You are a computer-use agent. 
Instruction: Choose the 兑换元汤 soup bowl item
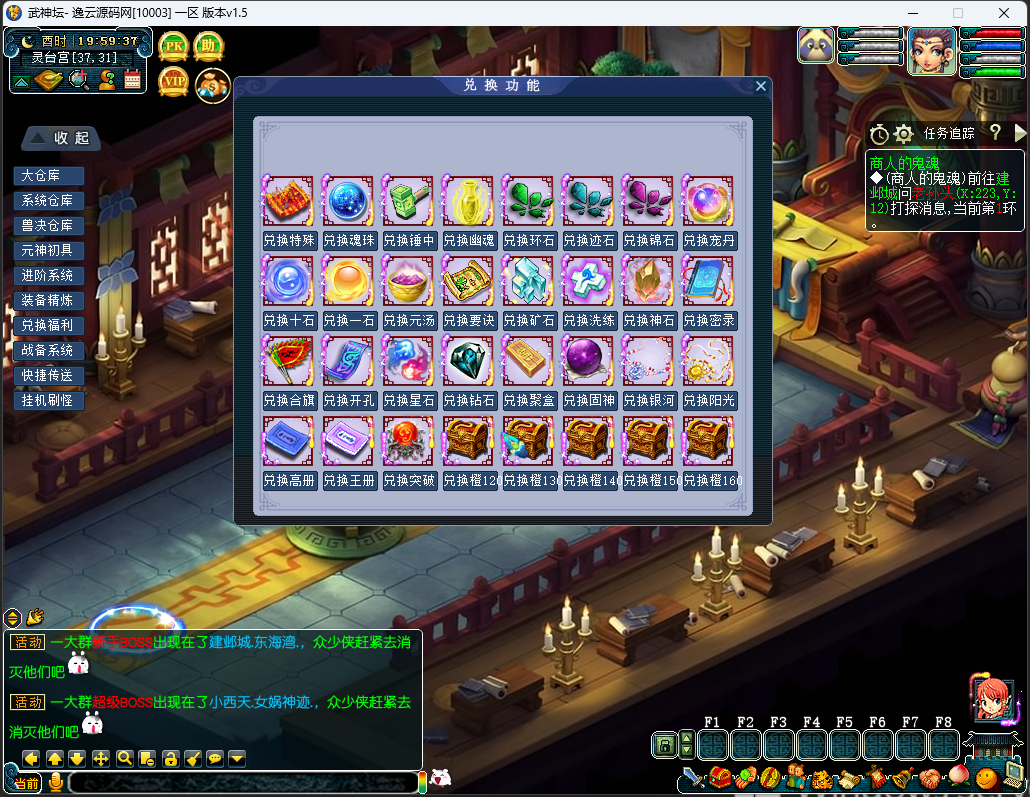pos(408,281)
